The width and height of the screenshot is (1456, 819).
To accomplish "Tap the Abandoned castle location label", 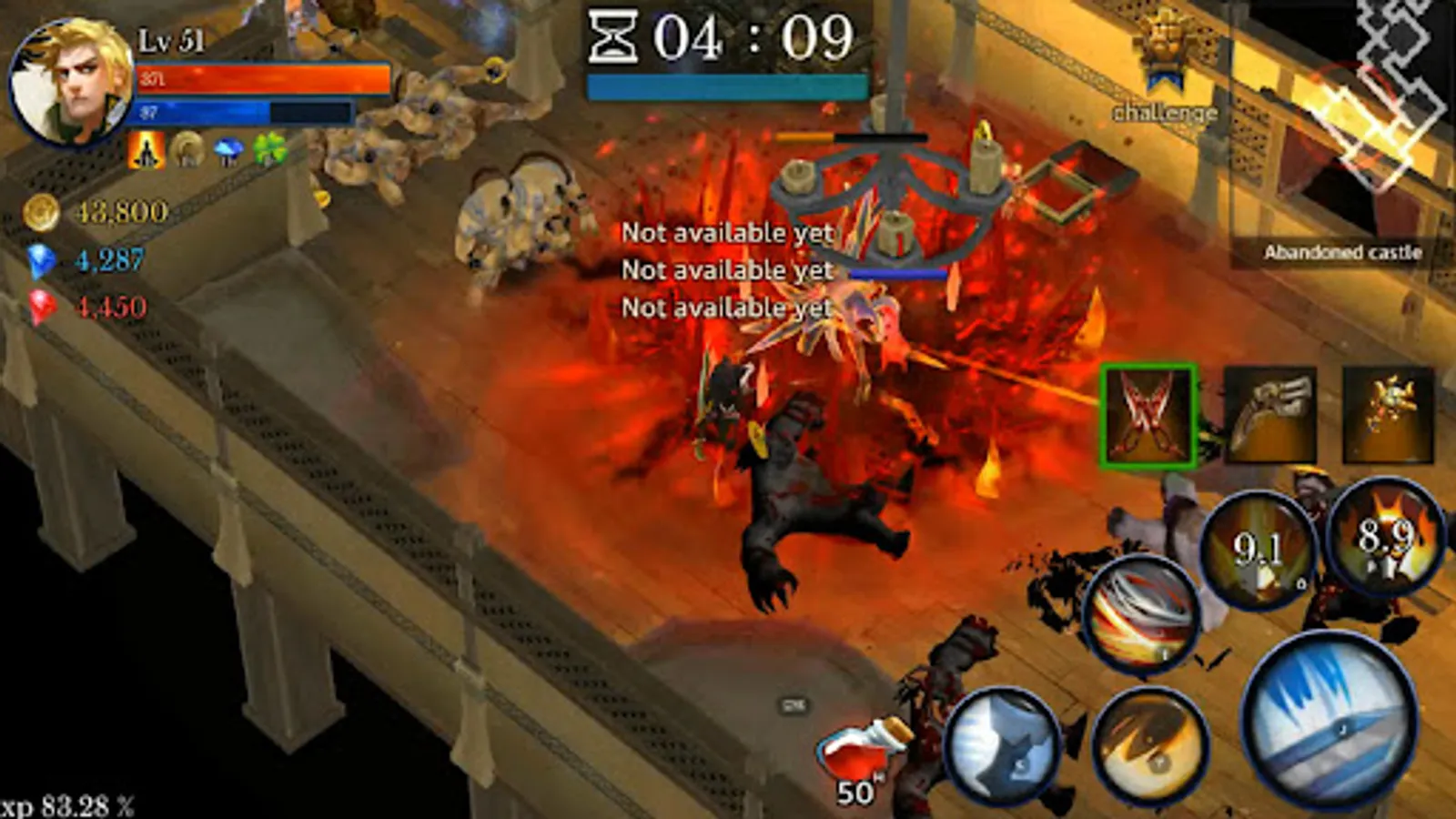I will [x=1342, y=253].
